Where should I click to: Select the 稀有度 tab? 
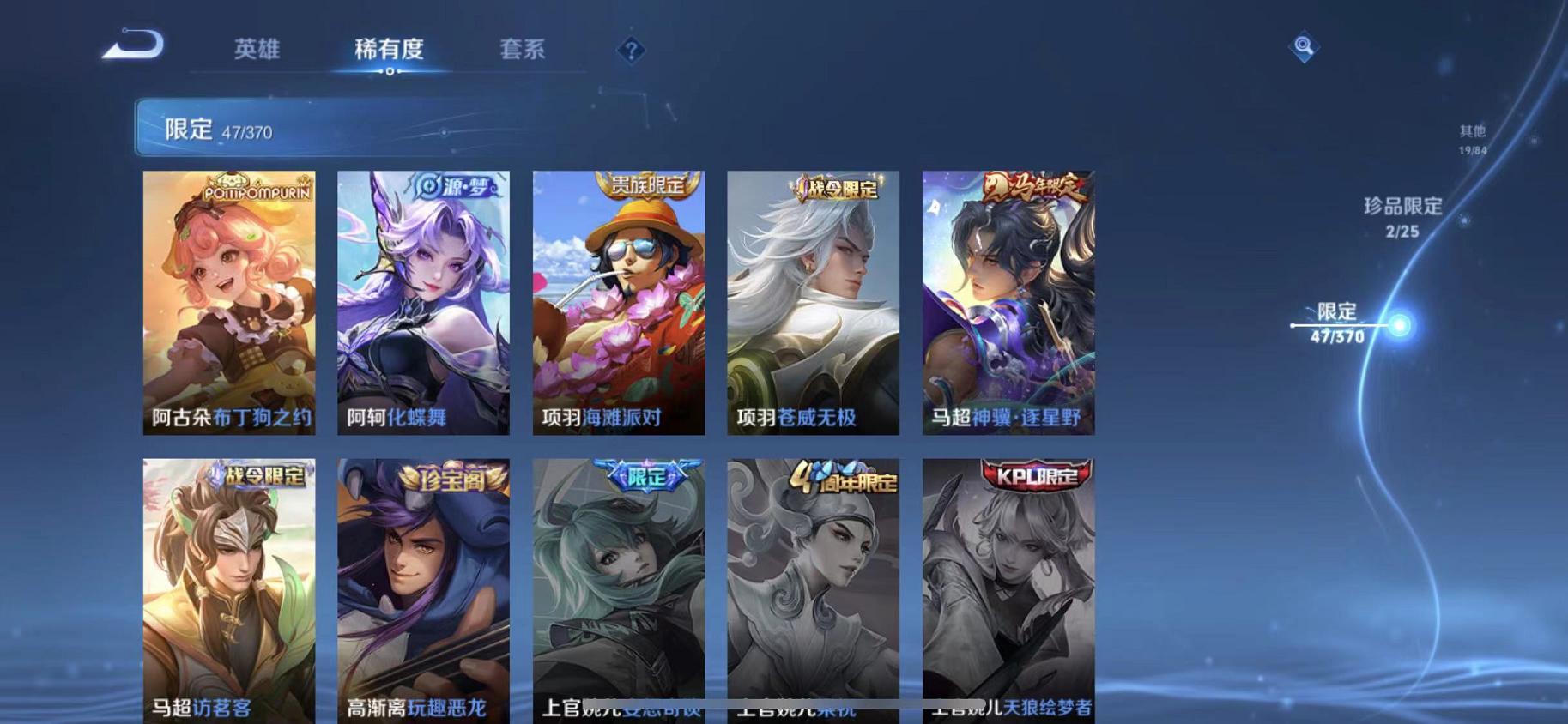391,50
